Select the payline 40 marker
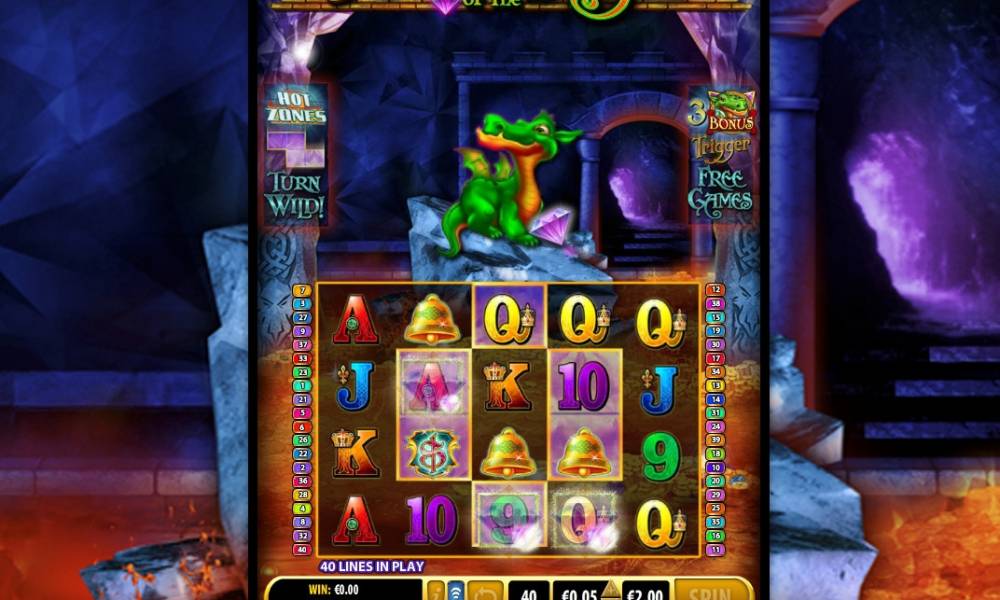The image size is (1000, 600). (x=302, y=549)
